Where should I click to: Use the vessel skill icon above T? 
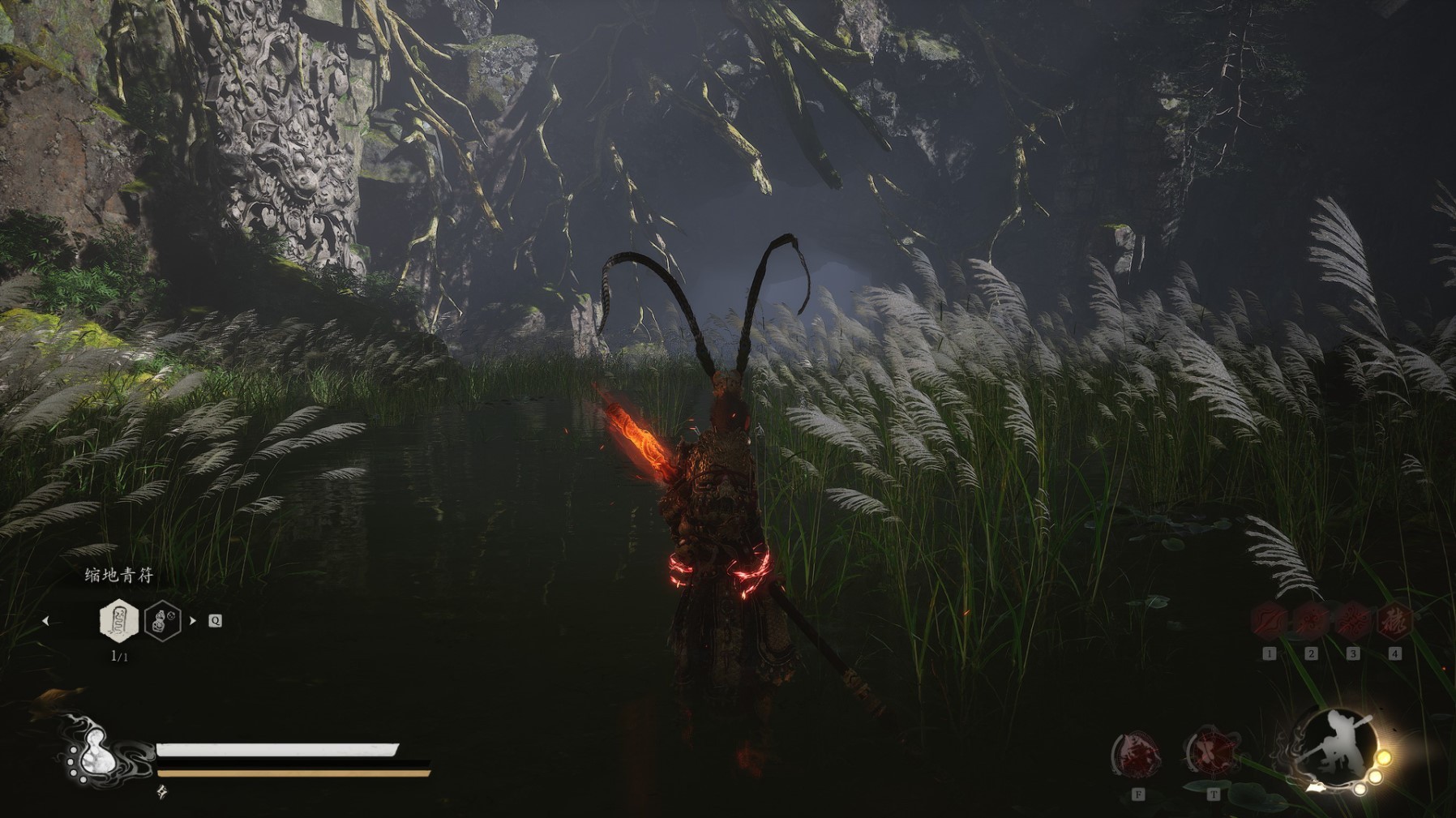coord(1213,753)
